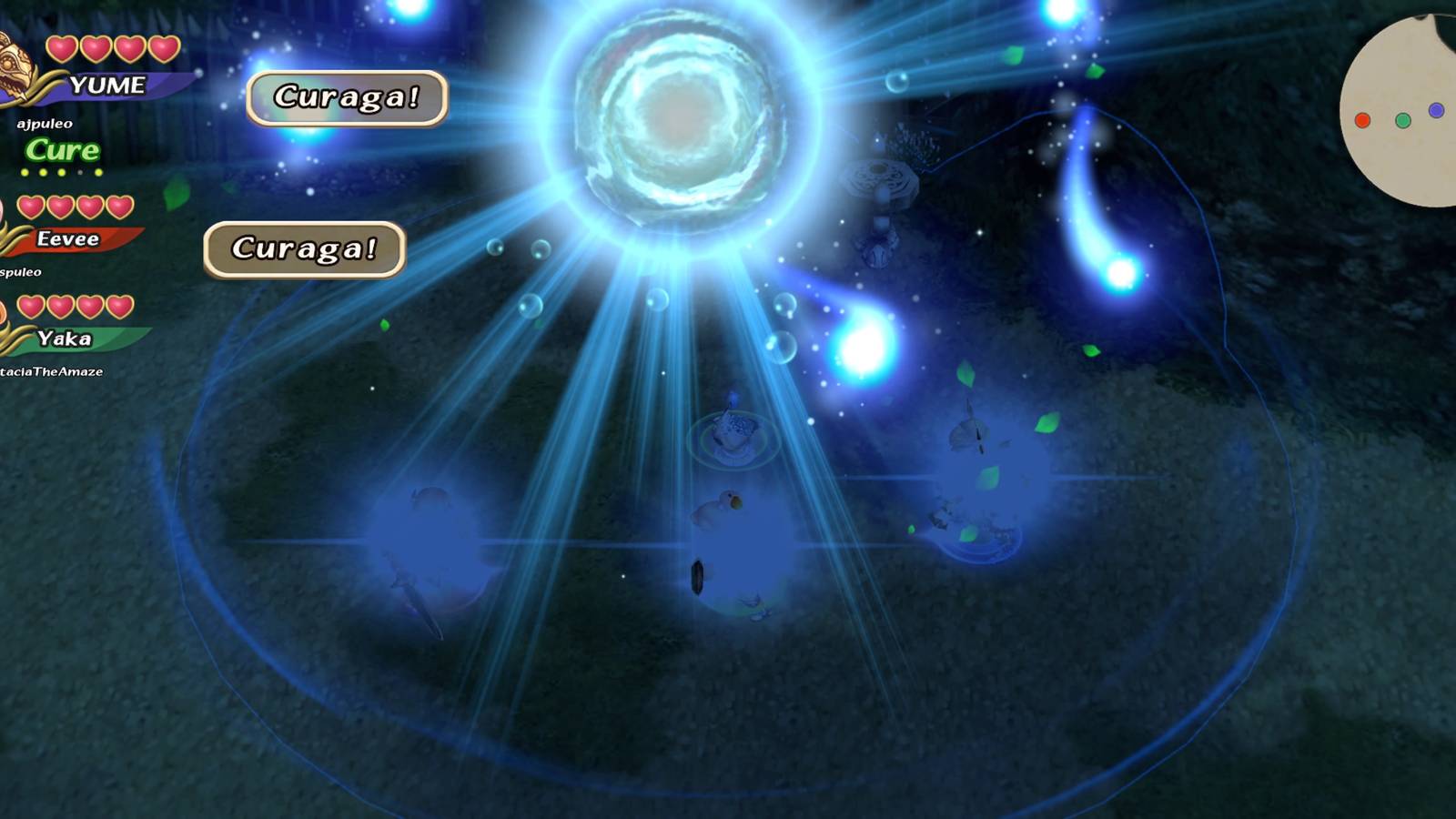Click the red dot on the minimap

tap(1362, 121)
